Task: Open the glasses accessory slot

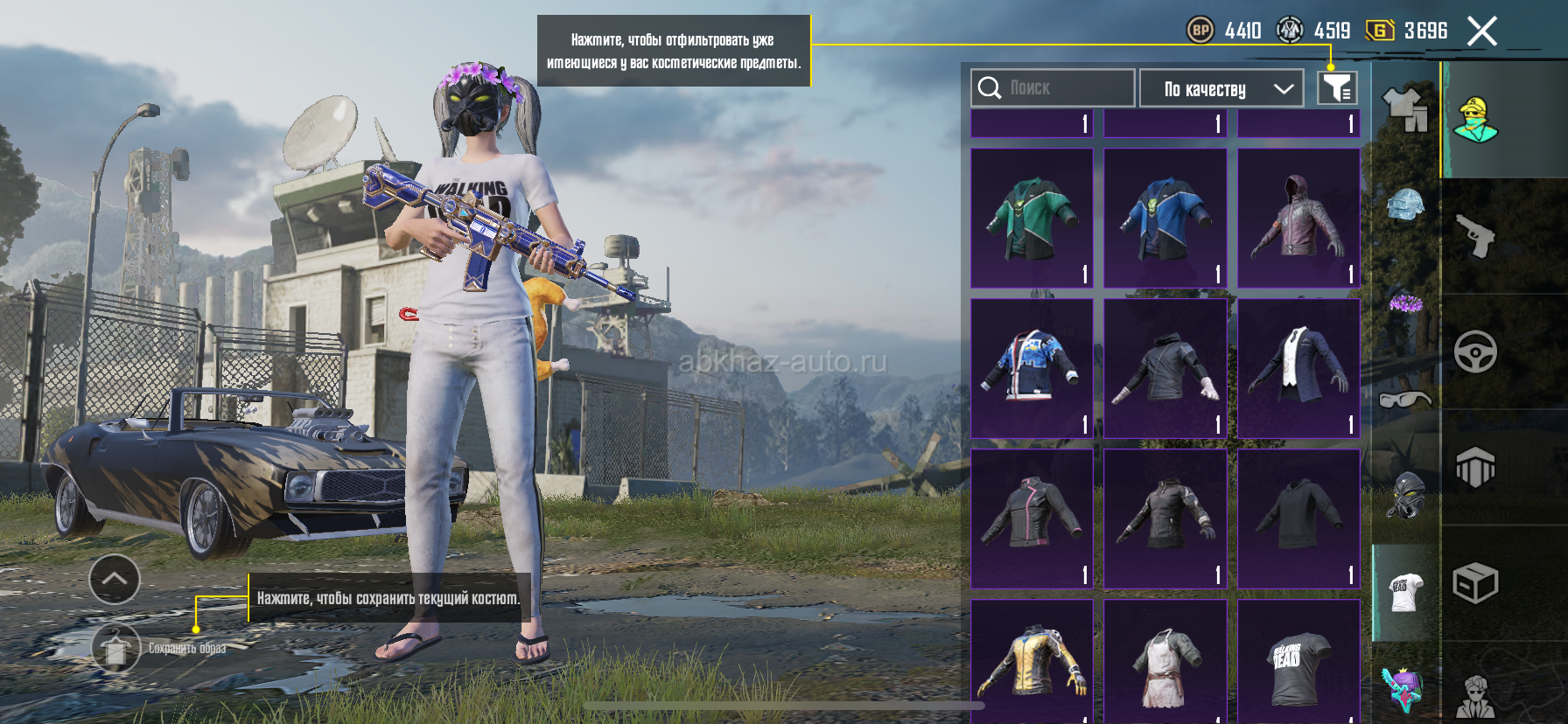Action: 1405,400
